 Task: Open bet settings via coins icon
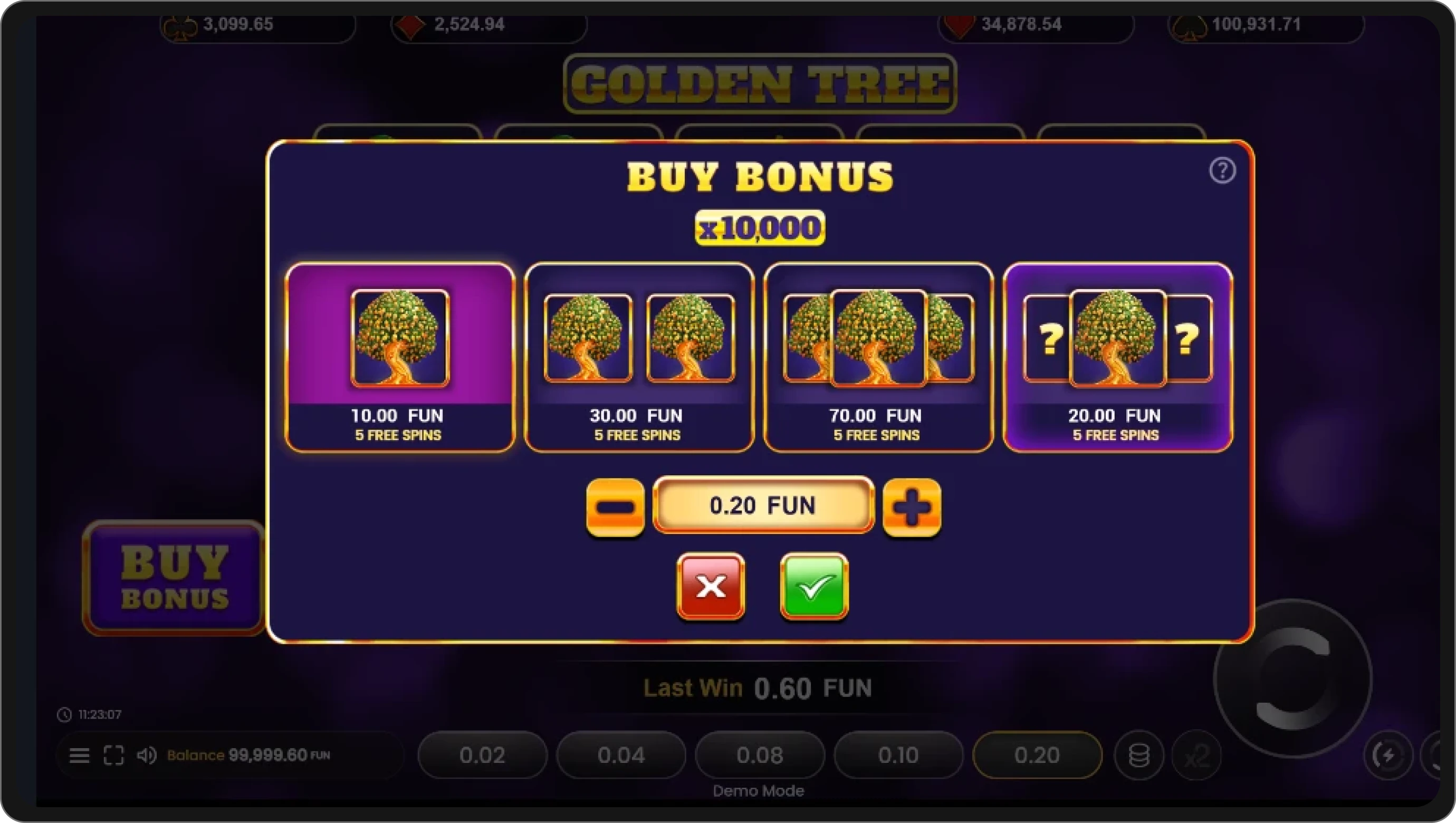(1138, 755)
